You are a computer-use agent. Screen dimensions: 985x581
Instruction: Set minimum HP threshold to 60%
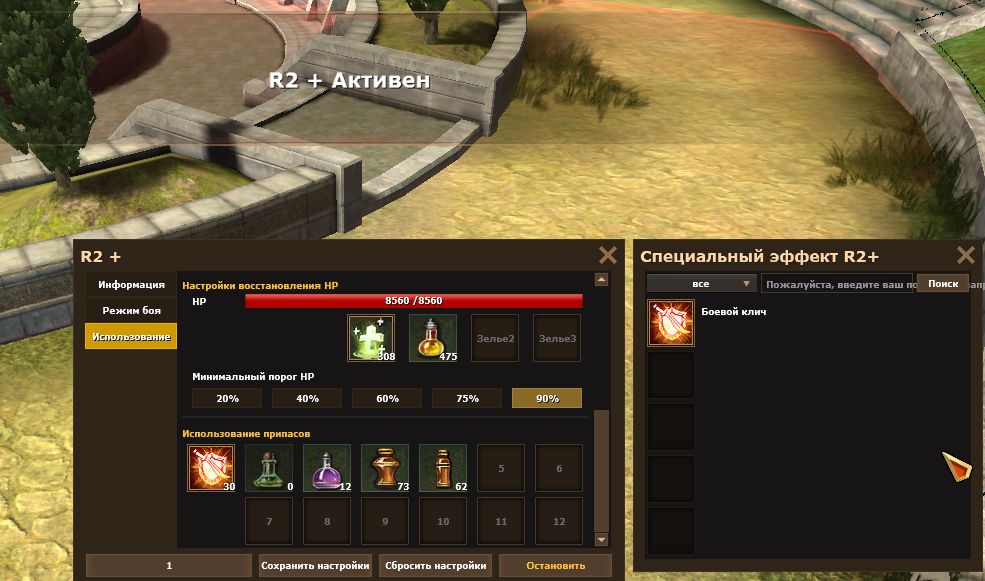[387, 398]
